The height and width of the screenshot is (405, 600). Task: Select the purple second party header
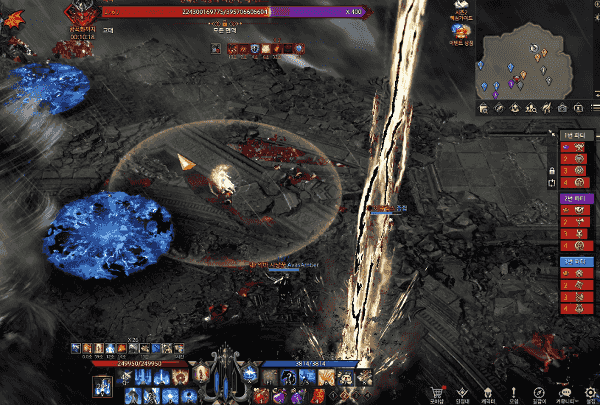pos(574,198)
